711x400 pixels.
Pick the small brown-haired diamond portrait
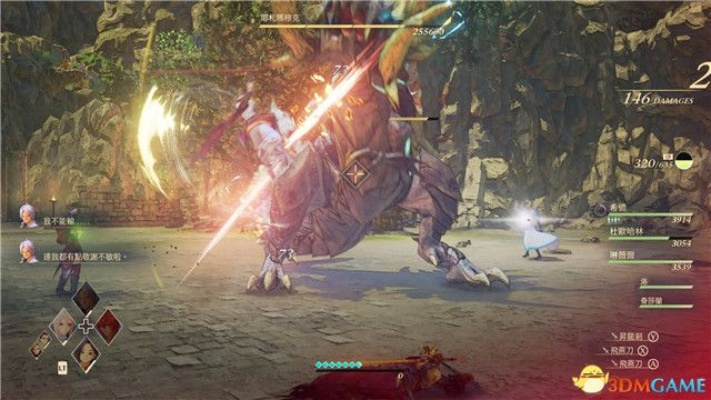[x=41, y=342]
